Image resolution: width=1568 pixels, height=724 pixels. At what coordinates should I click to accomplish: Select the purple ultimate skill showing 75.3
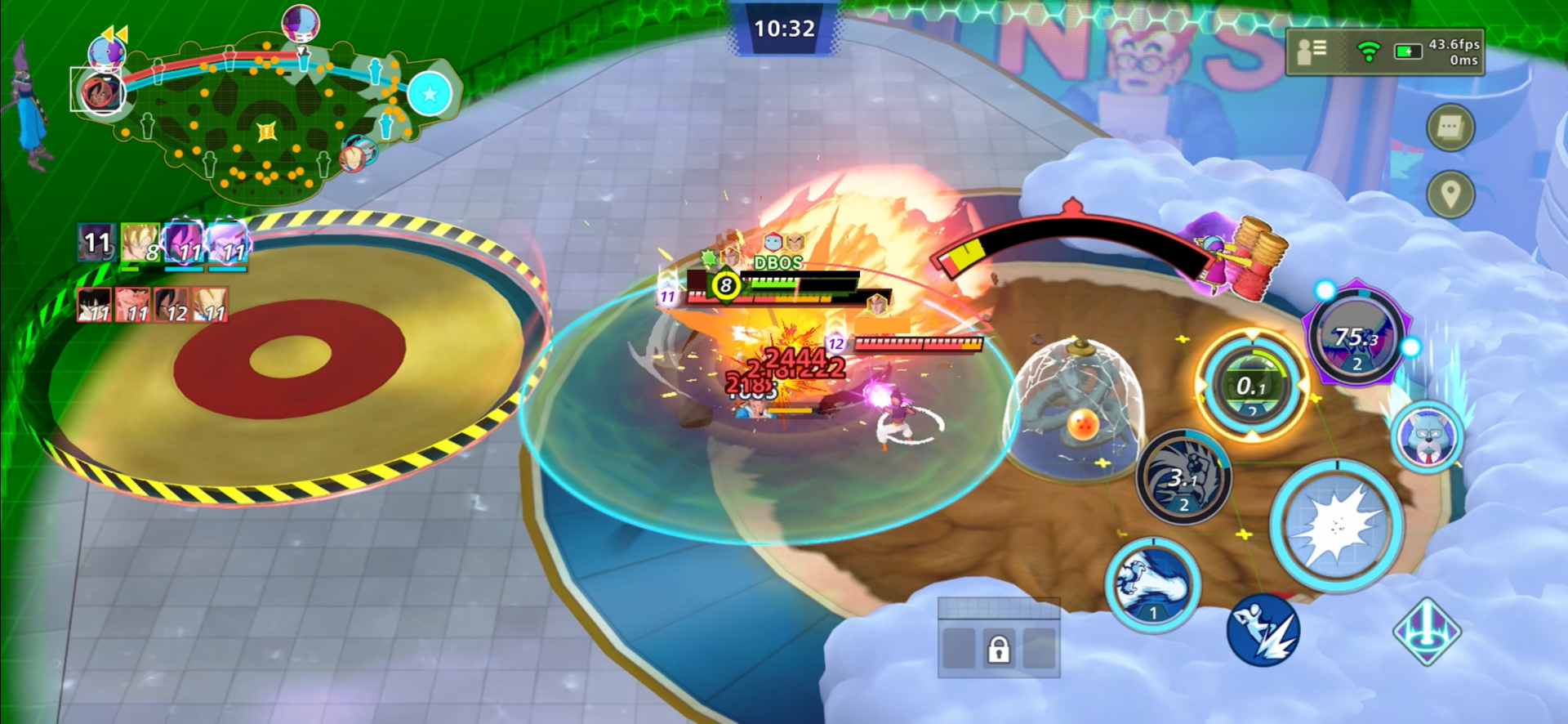coord(1356,337)
